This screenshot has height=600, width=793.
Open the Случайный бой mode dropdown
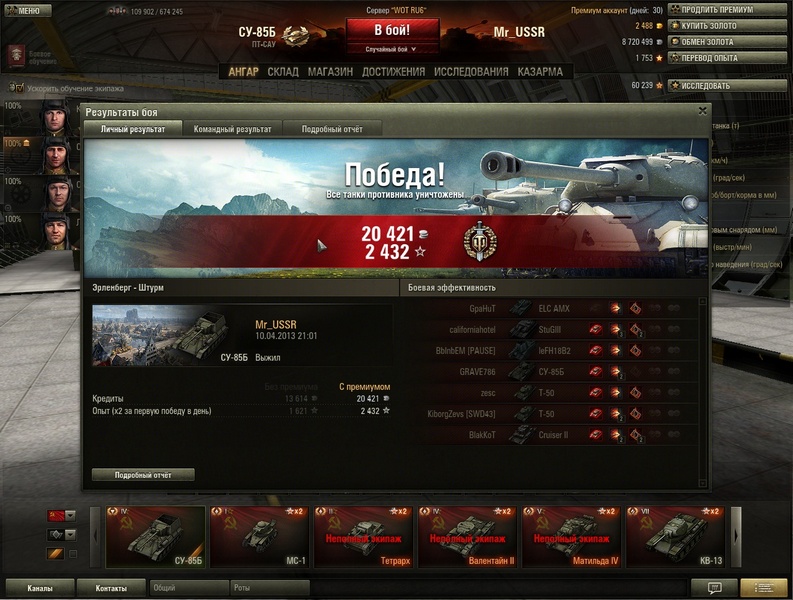click(392, 49)
